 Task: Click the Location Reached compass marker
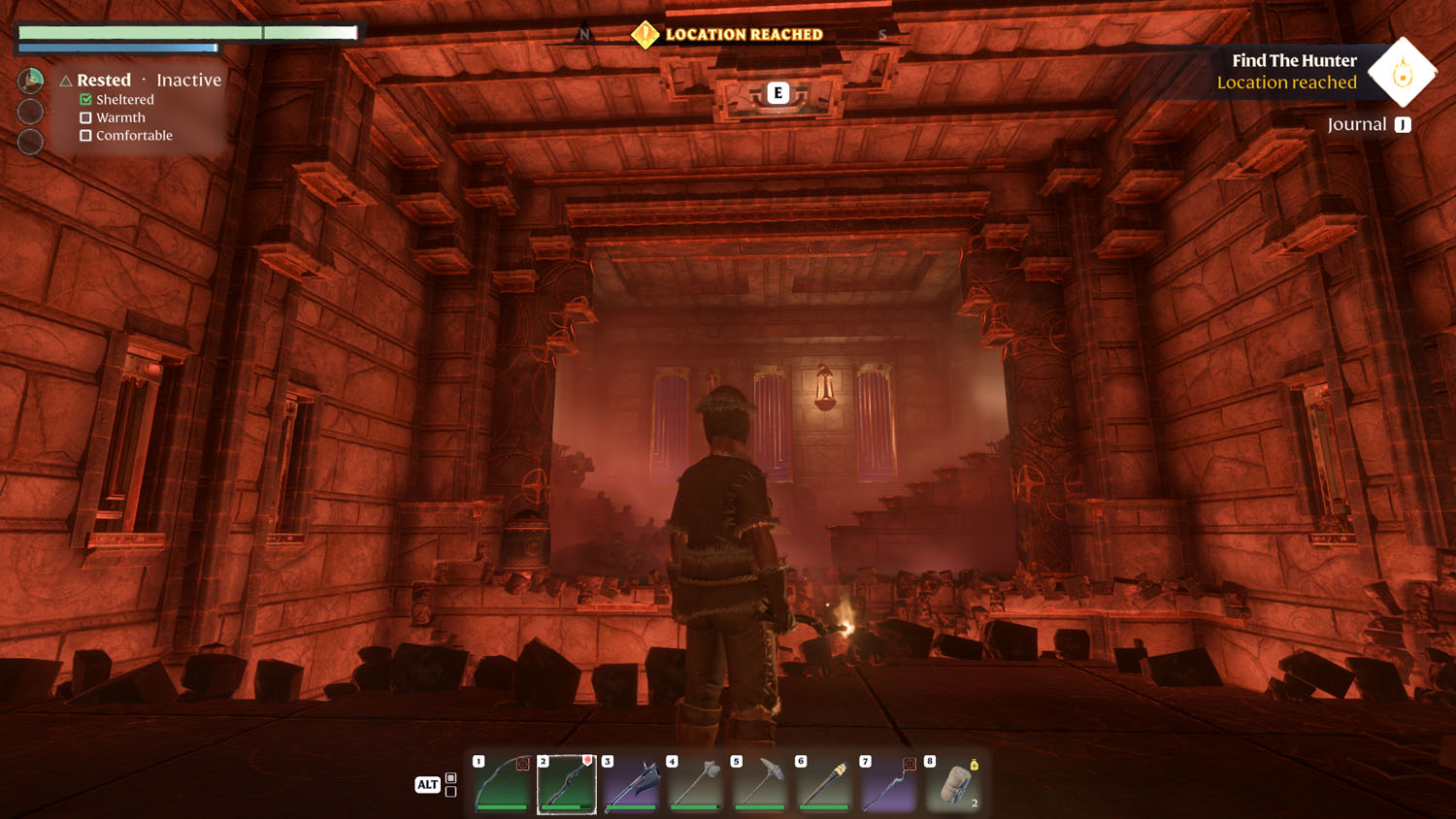coord(645,35)
